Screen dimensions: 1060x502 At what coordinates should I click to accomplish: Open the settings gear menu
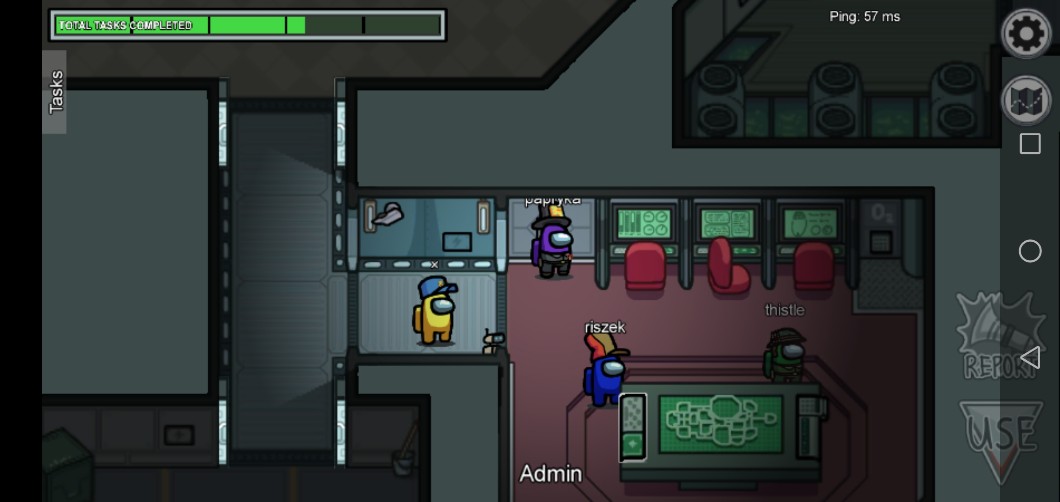pos(1026,34)
